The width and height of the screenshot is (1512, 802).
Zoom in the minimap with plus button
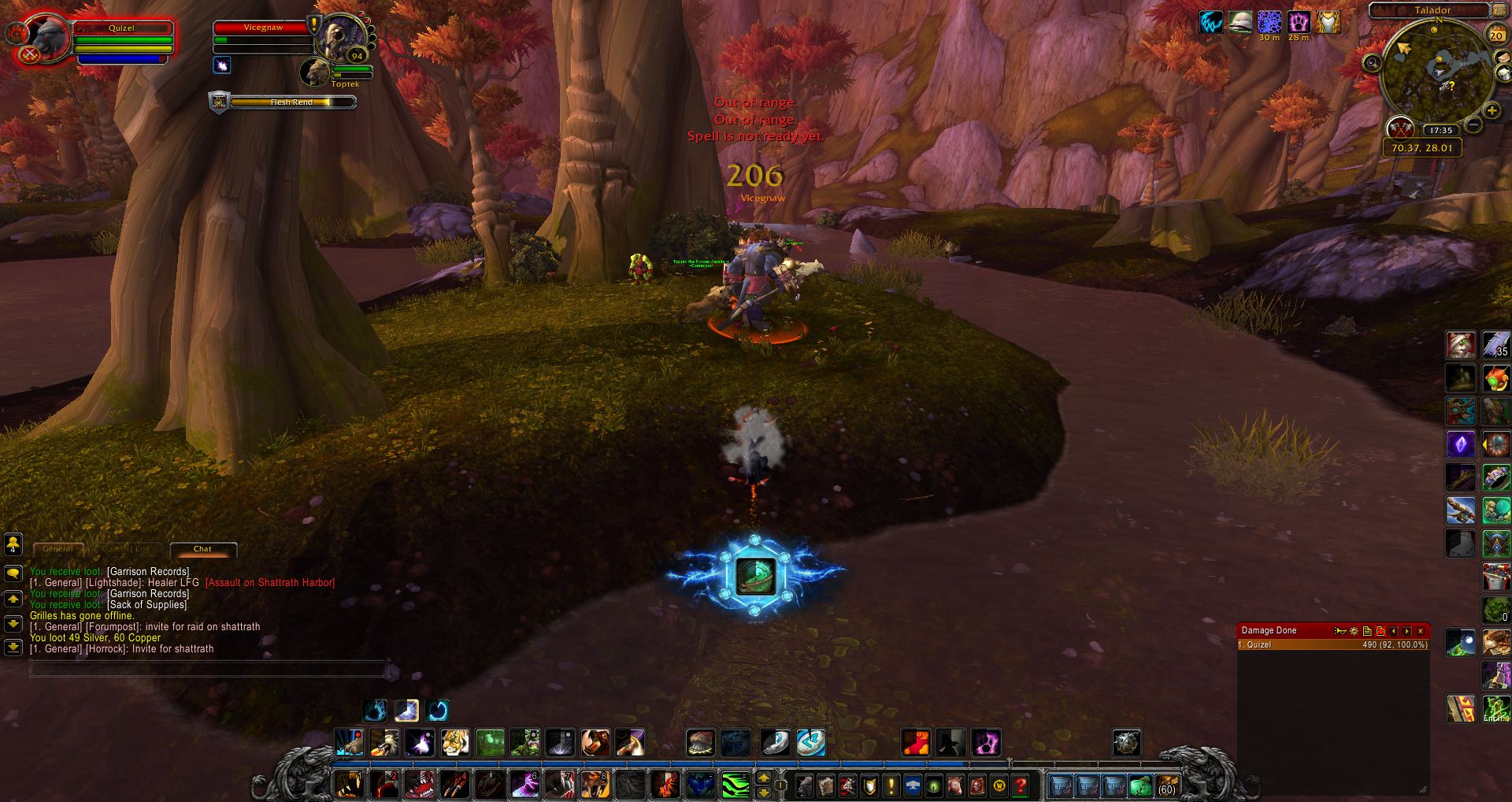(x=1492, y=111)
